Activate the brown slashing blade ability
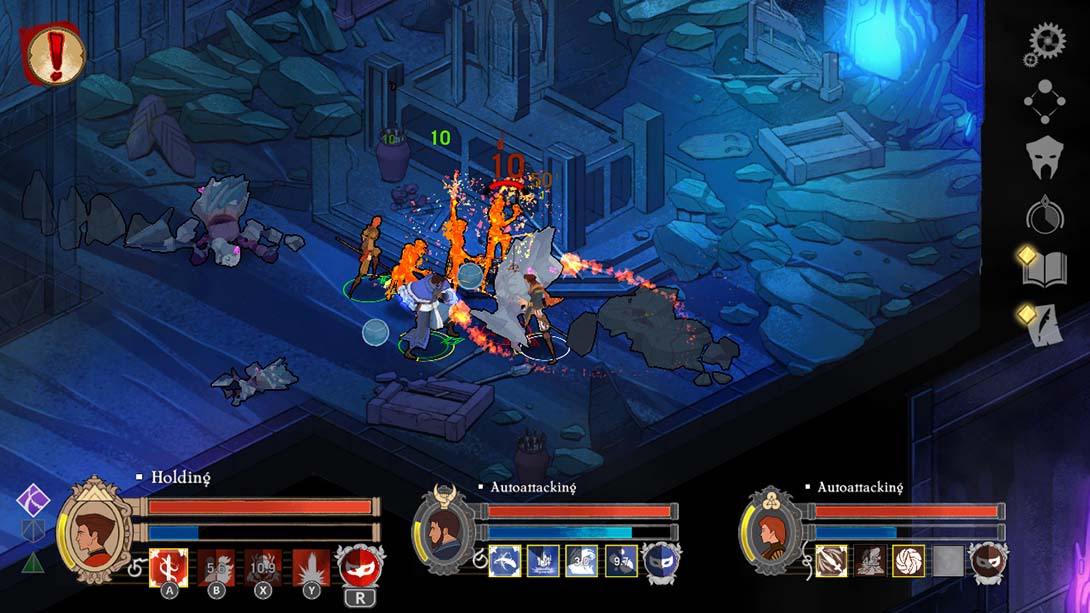Image resolution: width=1090 pixels, height=613 pixels. tap(831, 561)
